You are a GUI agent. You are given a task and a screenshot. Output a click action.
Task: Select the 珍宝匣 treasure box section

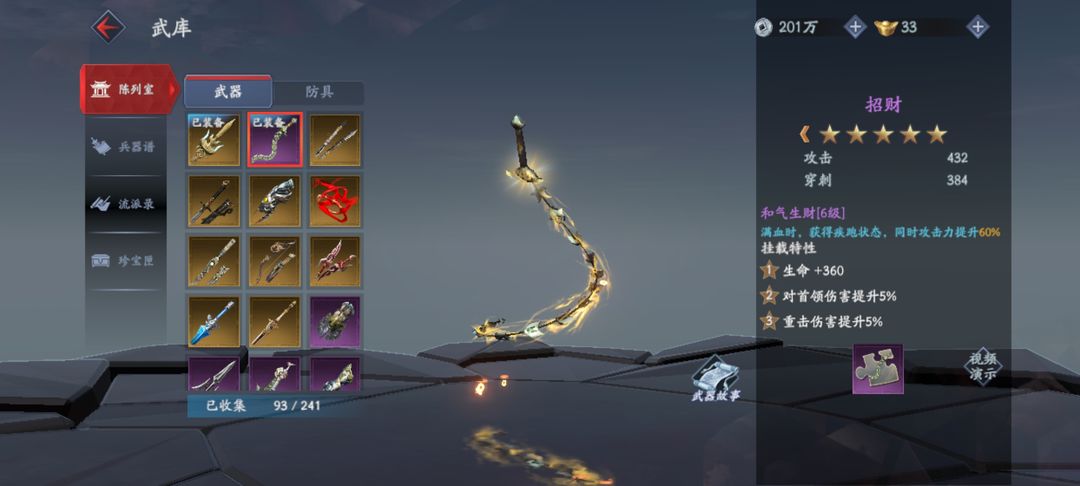128,260
